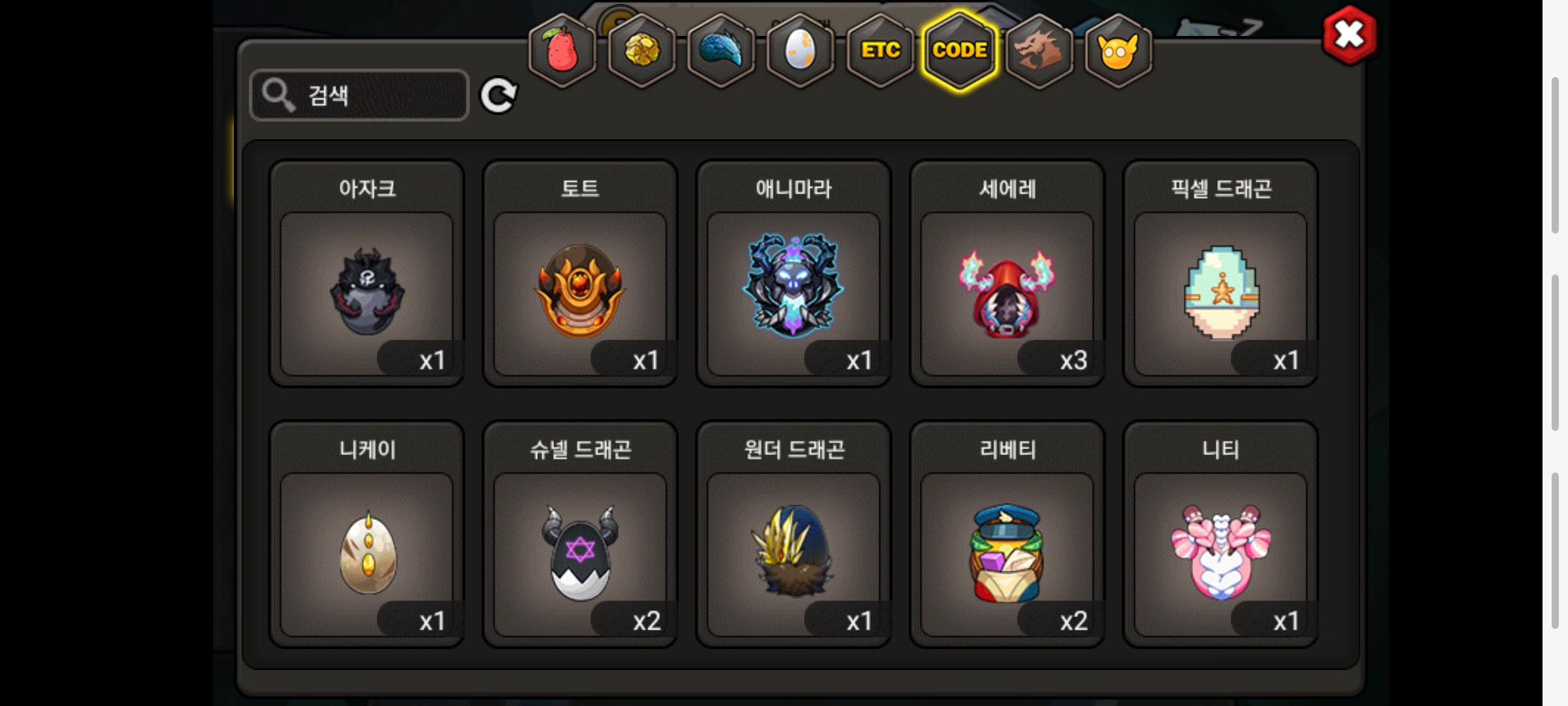Select the CODE tab
The width and height of the screenshot is (1568, 706).
[x=960, y=50]
